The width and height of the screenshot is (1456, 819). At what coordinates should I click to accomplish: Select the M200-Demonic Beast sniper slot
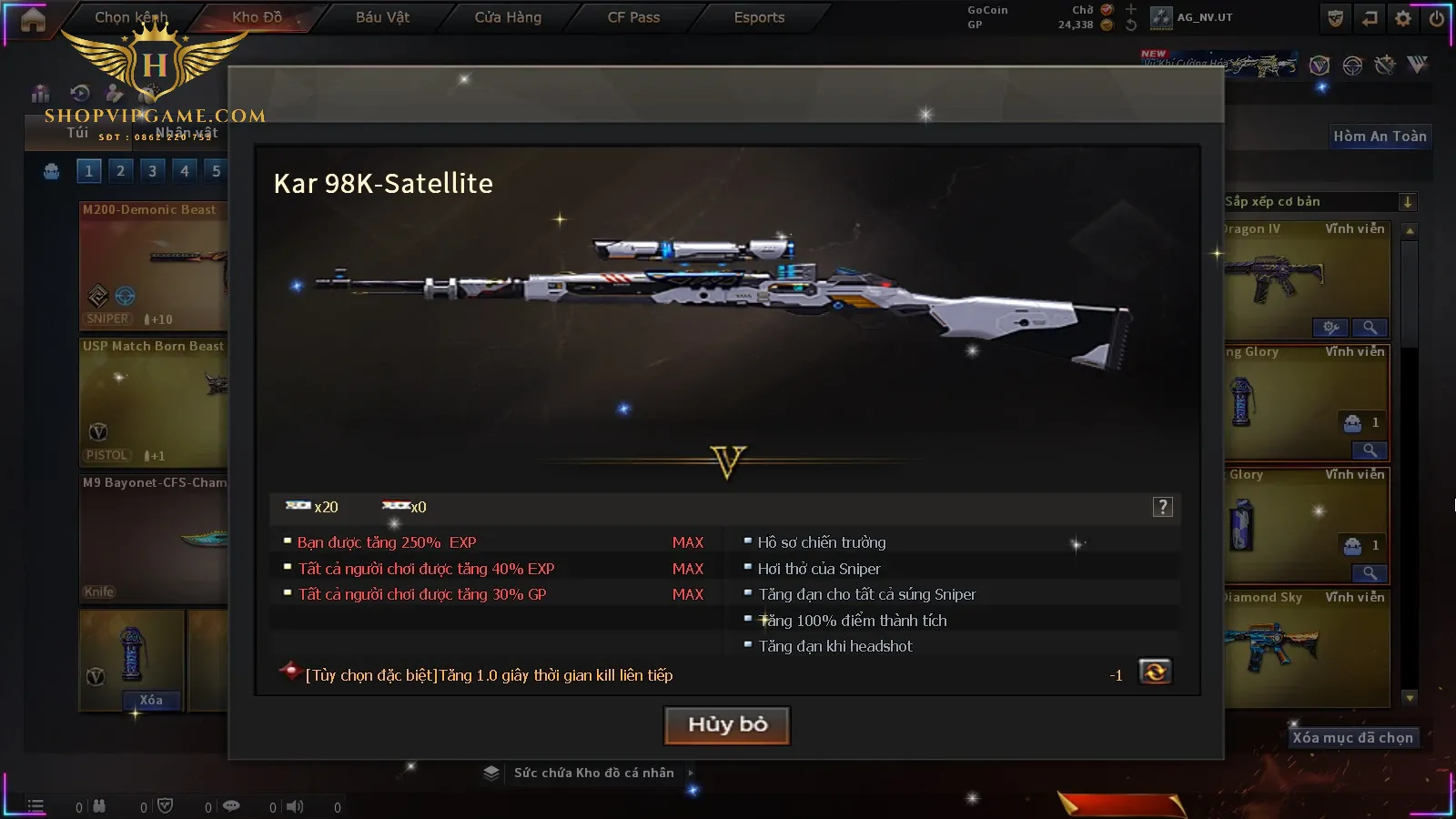[x=153, y=265]
